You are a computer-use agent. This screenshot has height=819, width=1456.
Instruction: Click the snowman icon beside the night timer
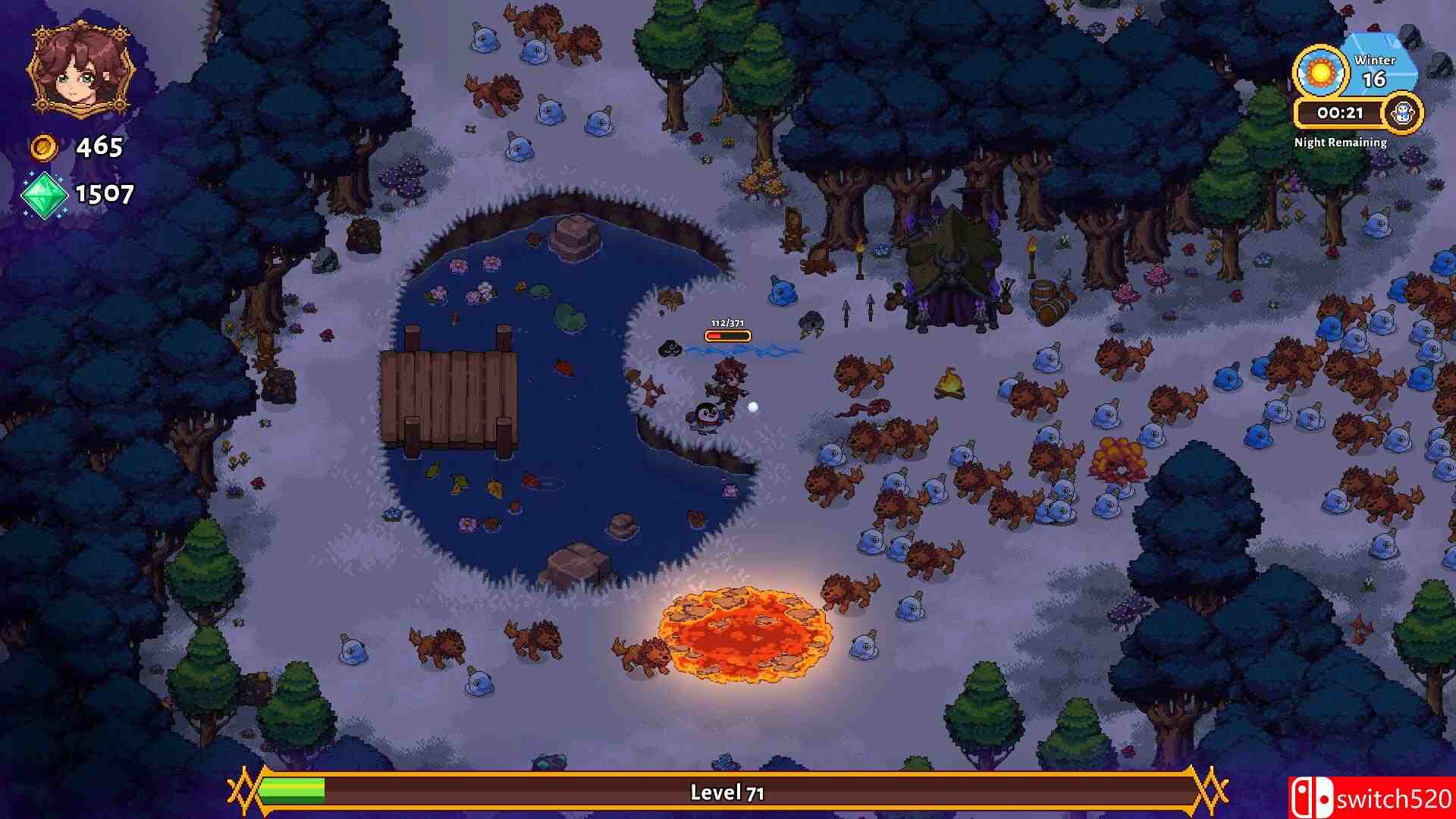1404,112
